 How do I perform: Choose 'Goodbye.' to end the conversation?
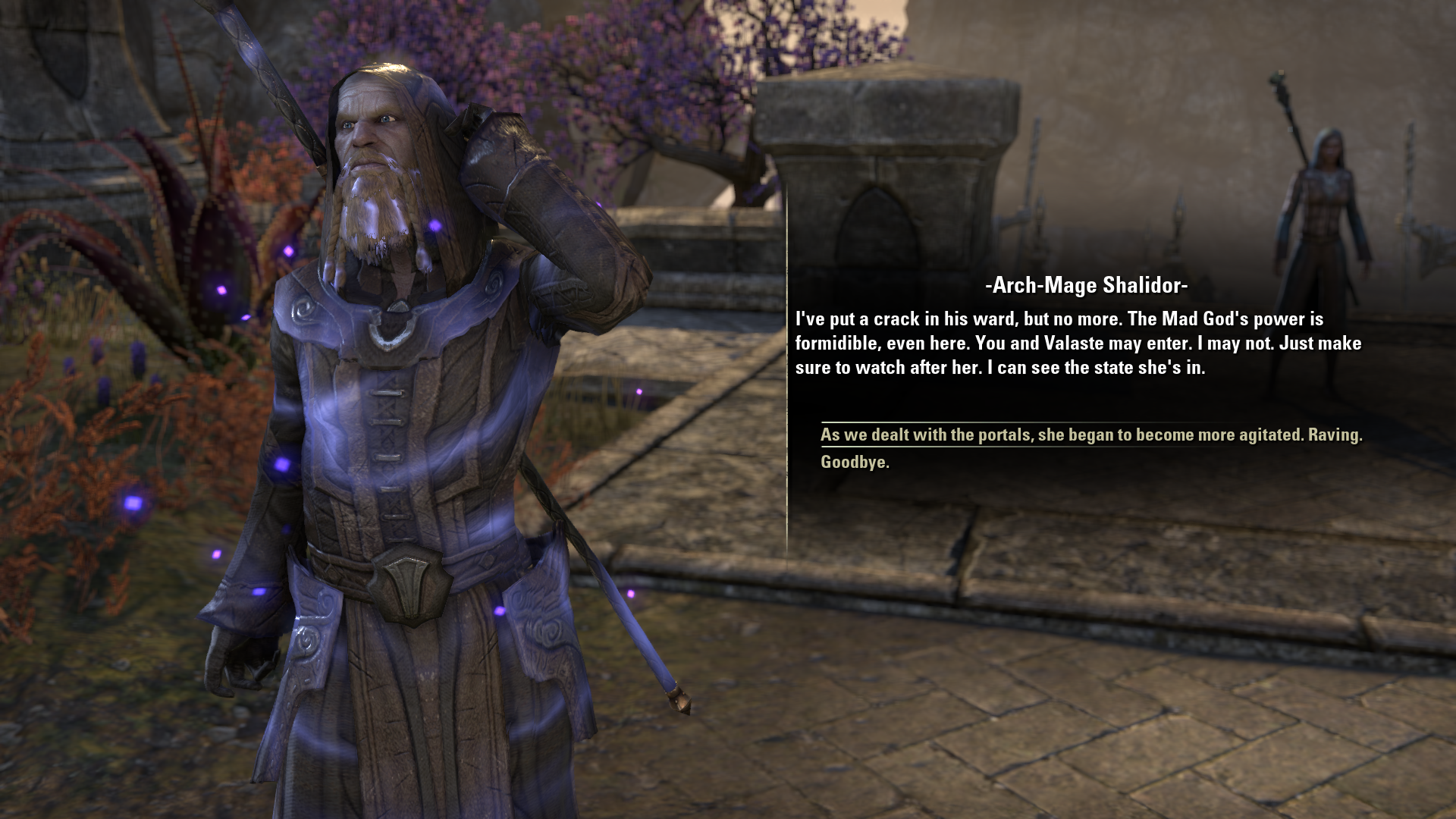[x=855, y=463]
